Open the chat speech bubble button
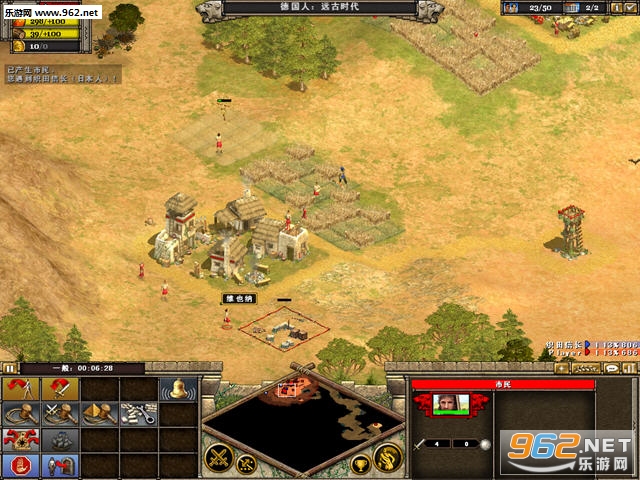Image resolution: width=640 pixels, height=480 pixels. tap(611, 368)
